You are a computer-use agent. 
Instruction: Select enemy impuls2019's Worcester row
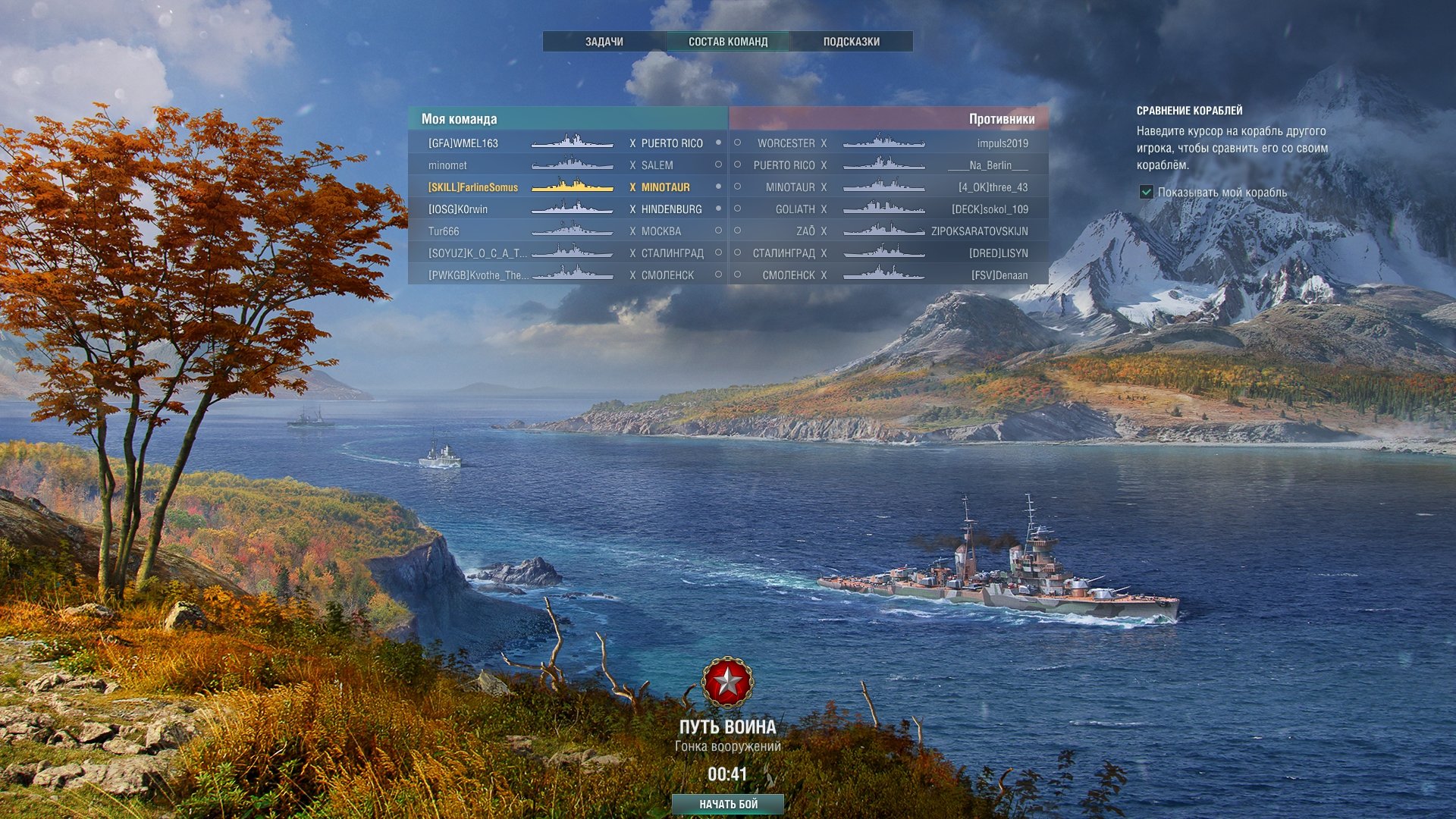coord(889,143)
